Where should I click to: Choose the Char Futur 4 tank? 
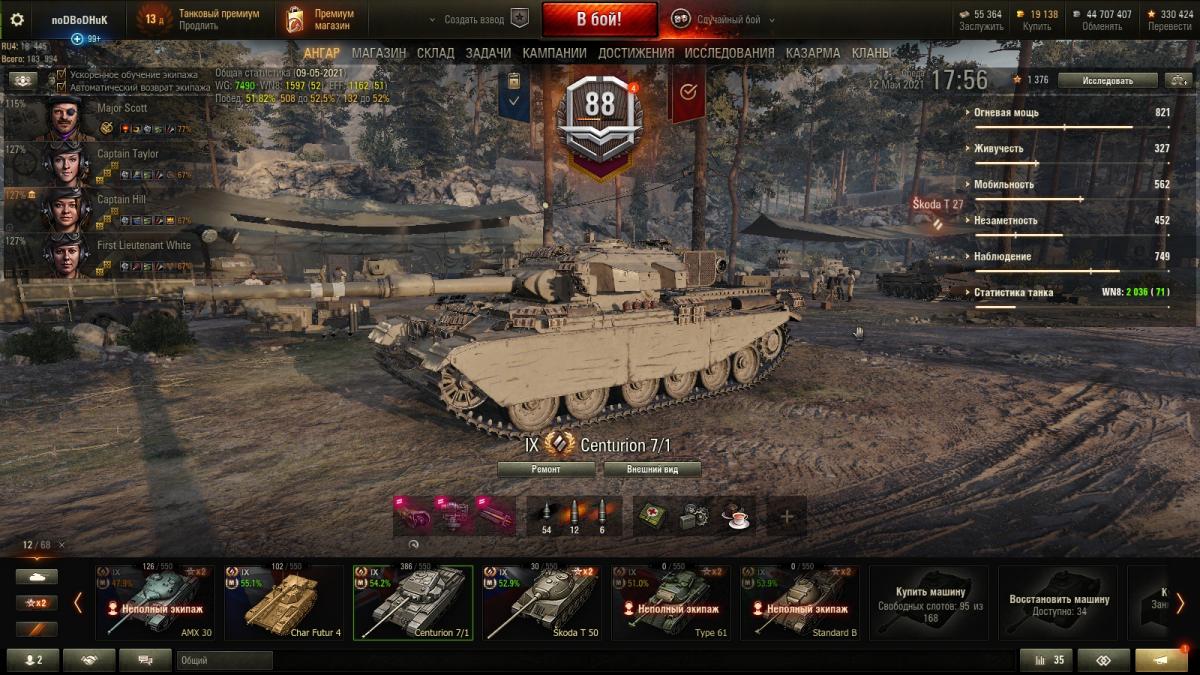283,602
